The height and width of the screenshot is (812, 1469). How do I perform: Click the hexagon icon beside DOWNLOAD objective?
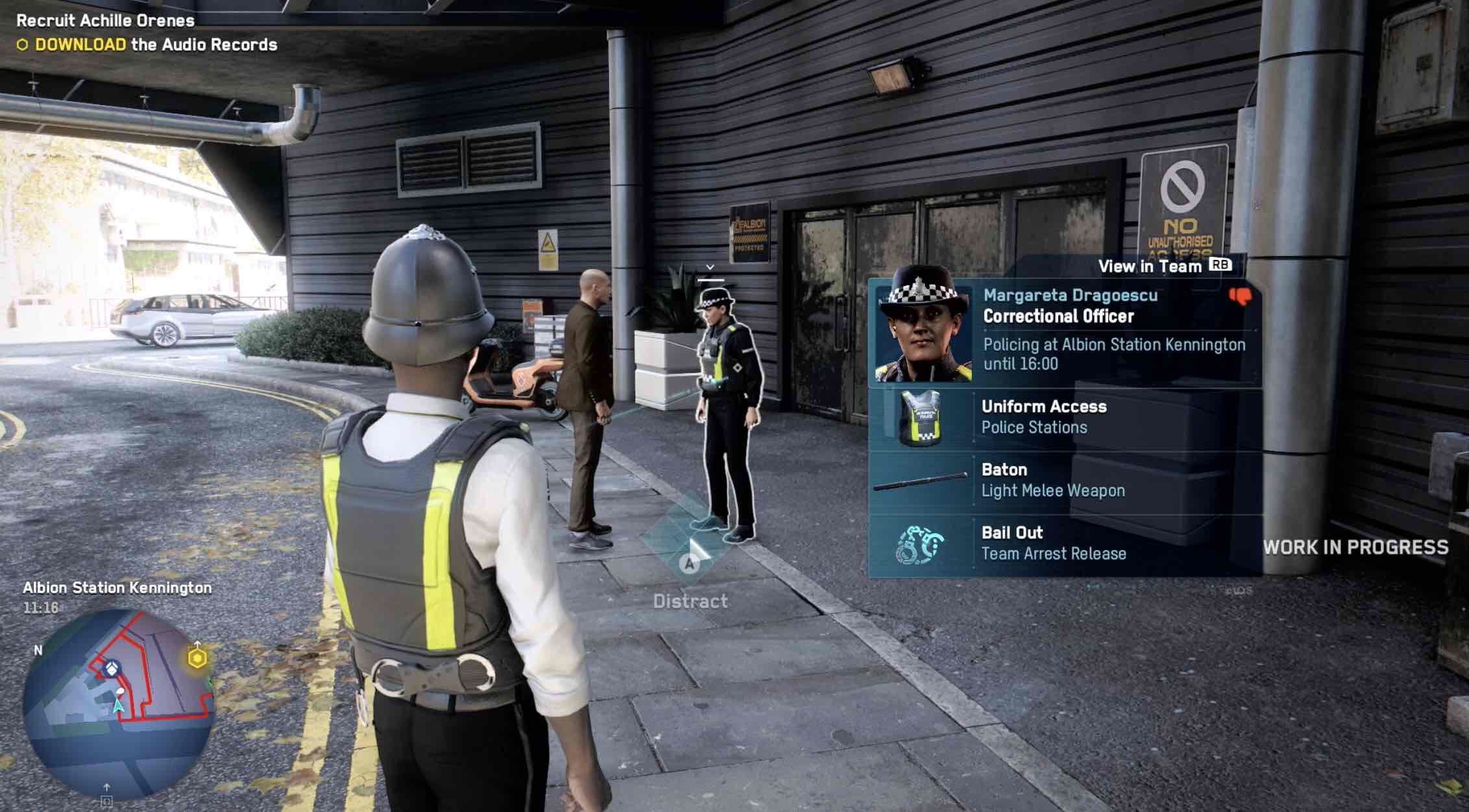(22, 45)
